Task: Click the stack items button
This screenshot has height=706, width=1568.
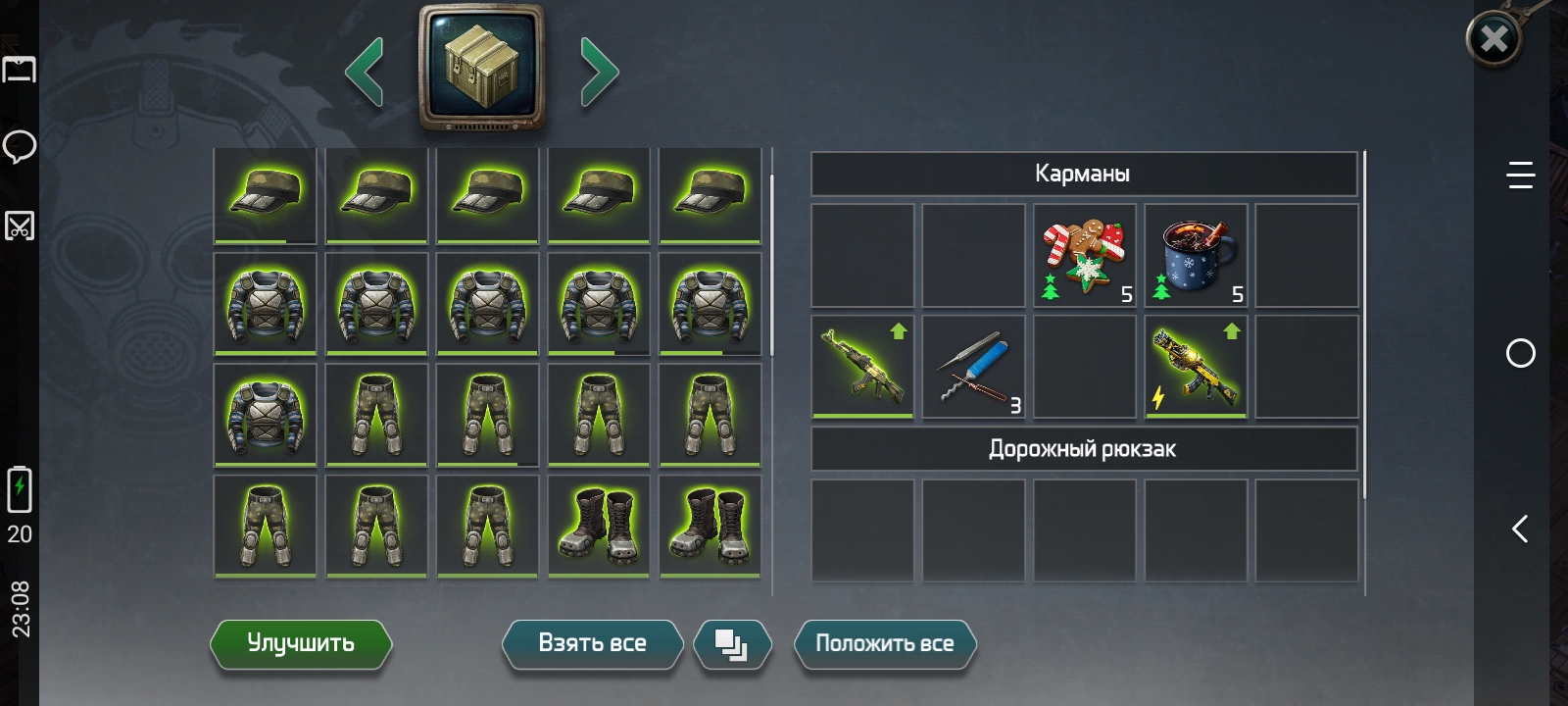Action: (x=731, y=645)
